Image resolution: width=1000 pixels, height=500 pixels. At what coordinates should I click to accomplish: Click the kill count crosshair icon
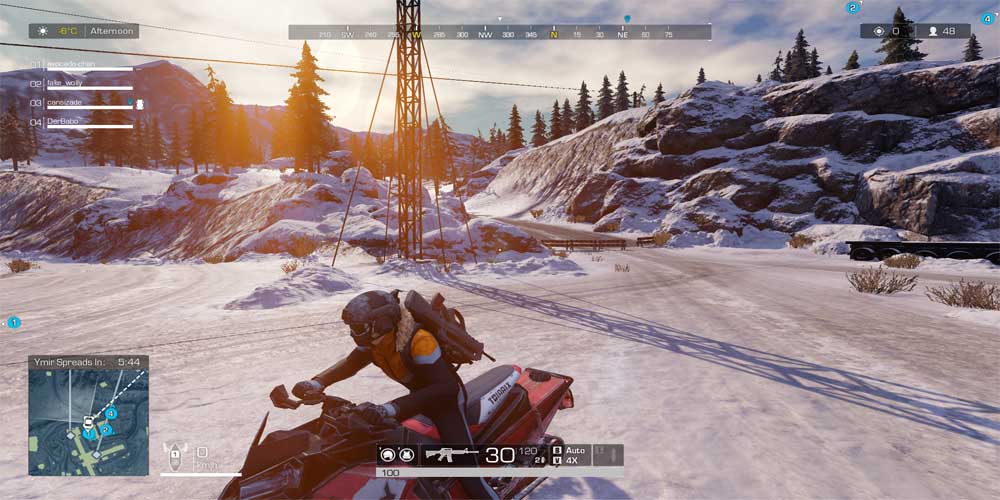tap(879, 31)
